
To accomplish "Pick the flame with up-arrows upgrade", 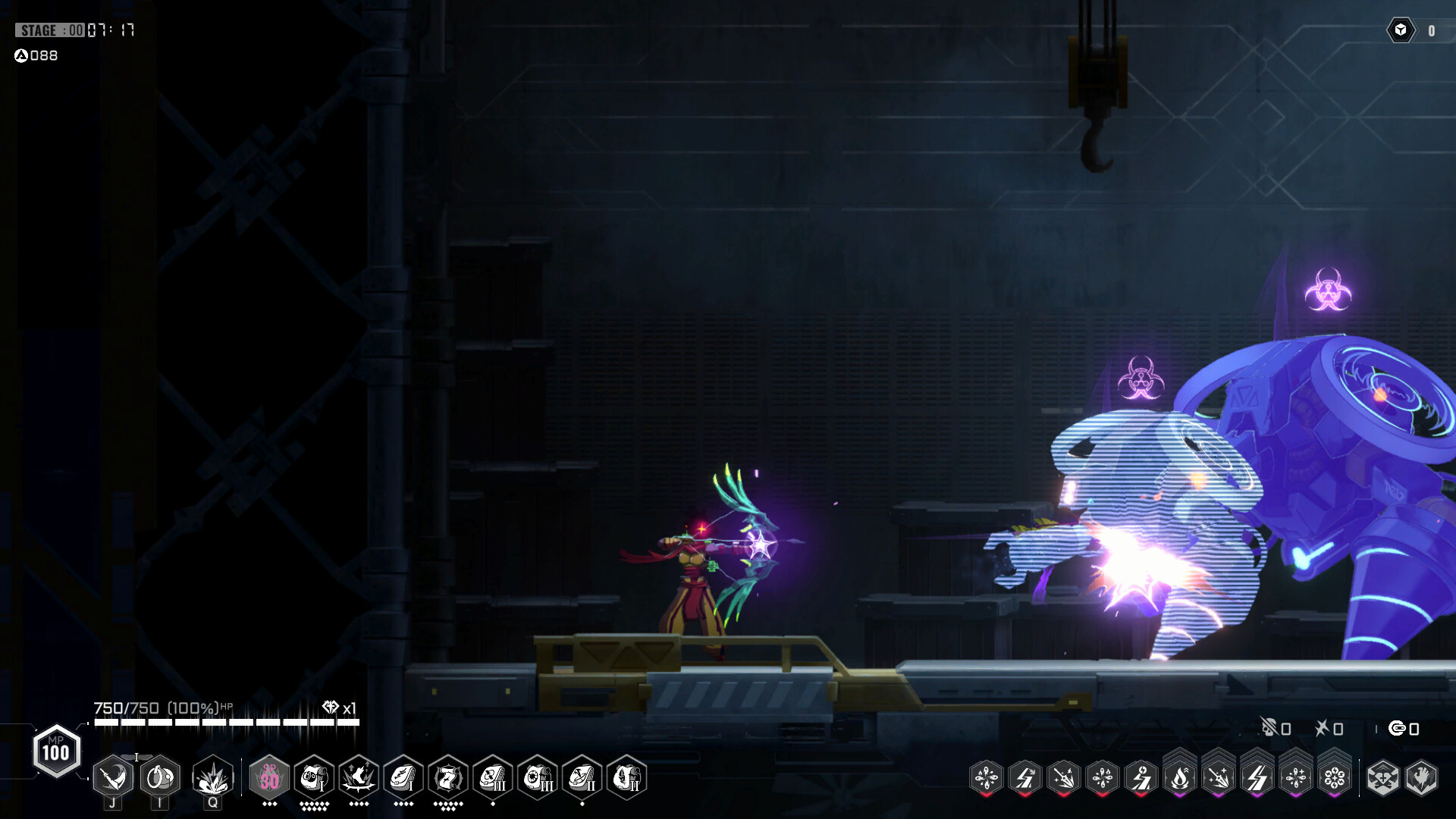I will coord(1180,777).
